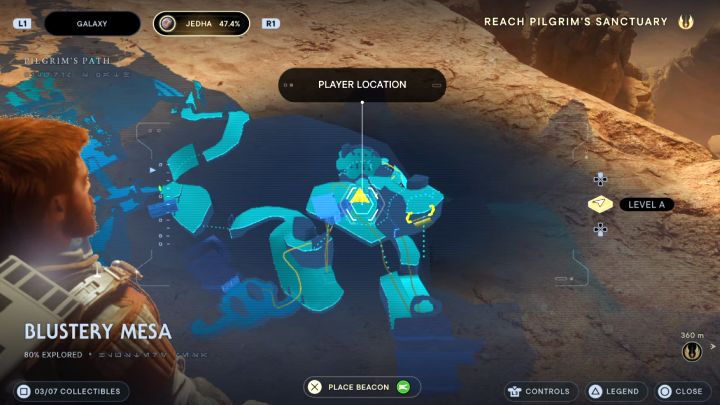The height and width of the screenshot is (405, 720).
Task: Open the 03/07 Collectibles list
Action: [x=70, y=391]
